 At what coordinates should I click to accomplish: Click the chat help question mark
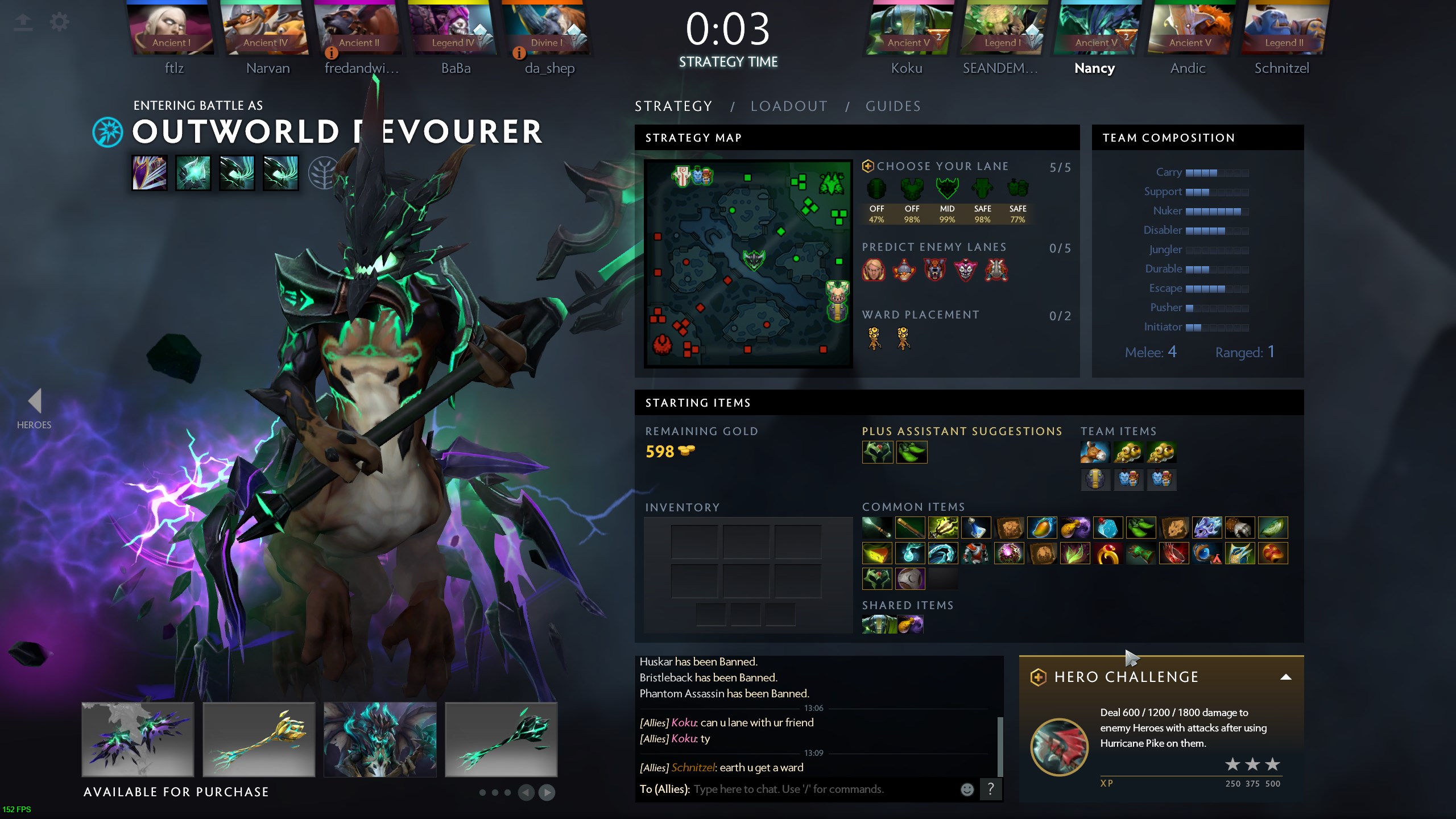point(990,789)
